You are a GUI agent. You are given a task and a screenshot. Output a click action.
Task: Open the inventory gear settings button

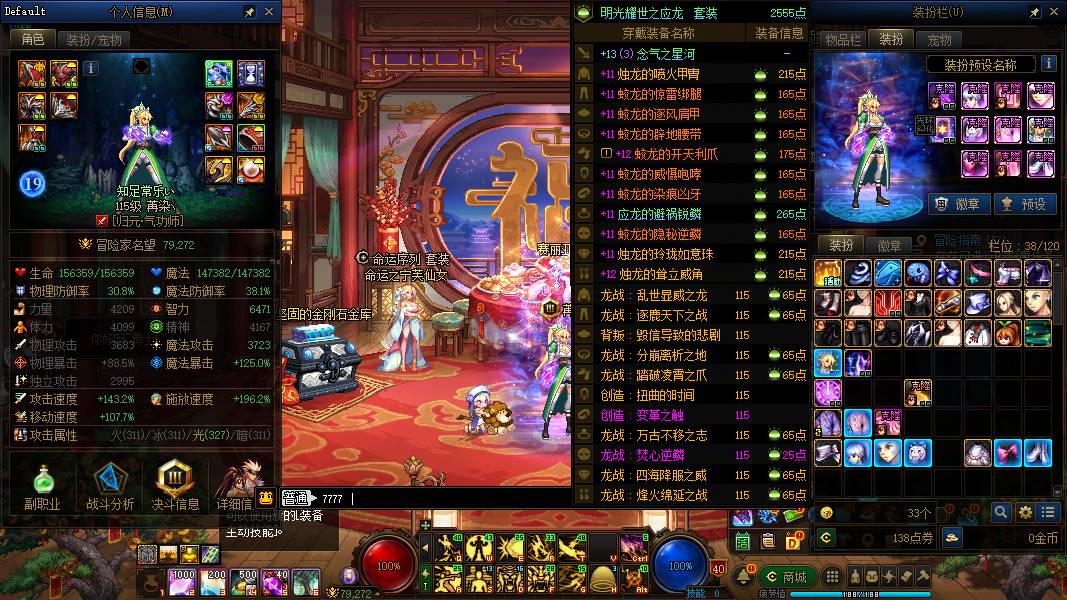1025,512
